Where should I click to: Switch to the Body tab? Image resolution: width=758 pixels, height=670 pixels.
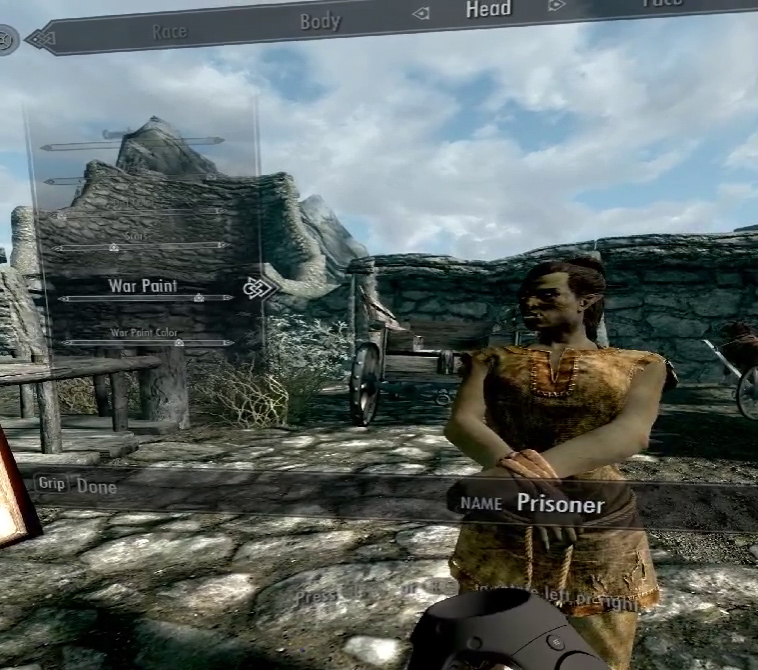coord(320,21)
